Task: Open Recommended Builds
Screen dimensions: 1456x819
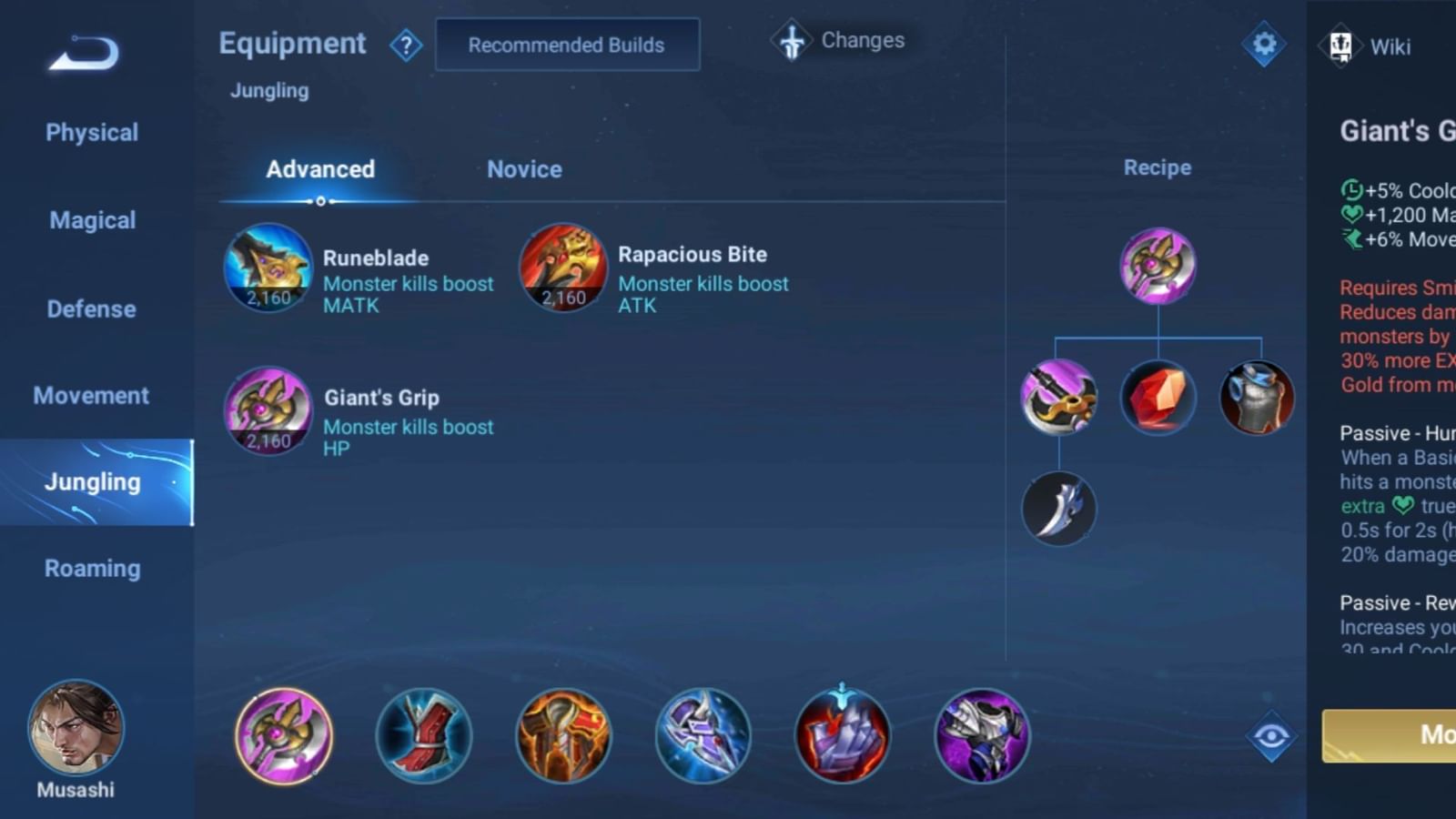Action: click(566, 45)
